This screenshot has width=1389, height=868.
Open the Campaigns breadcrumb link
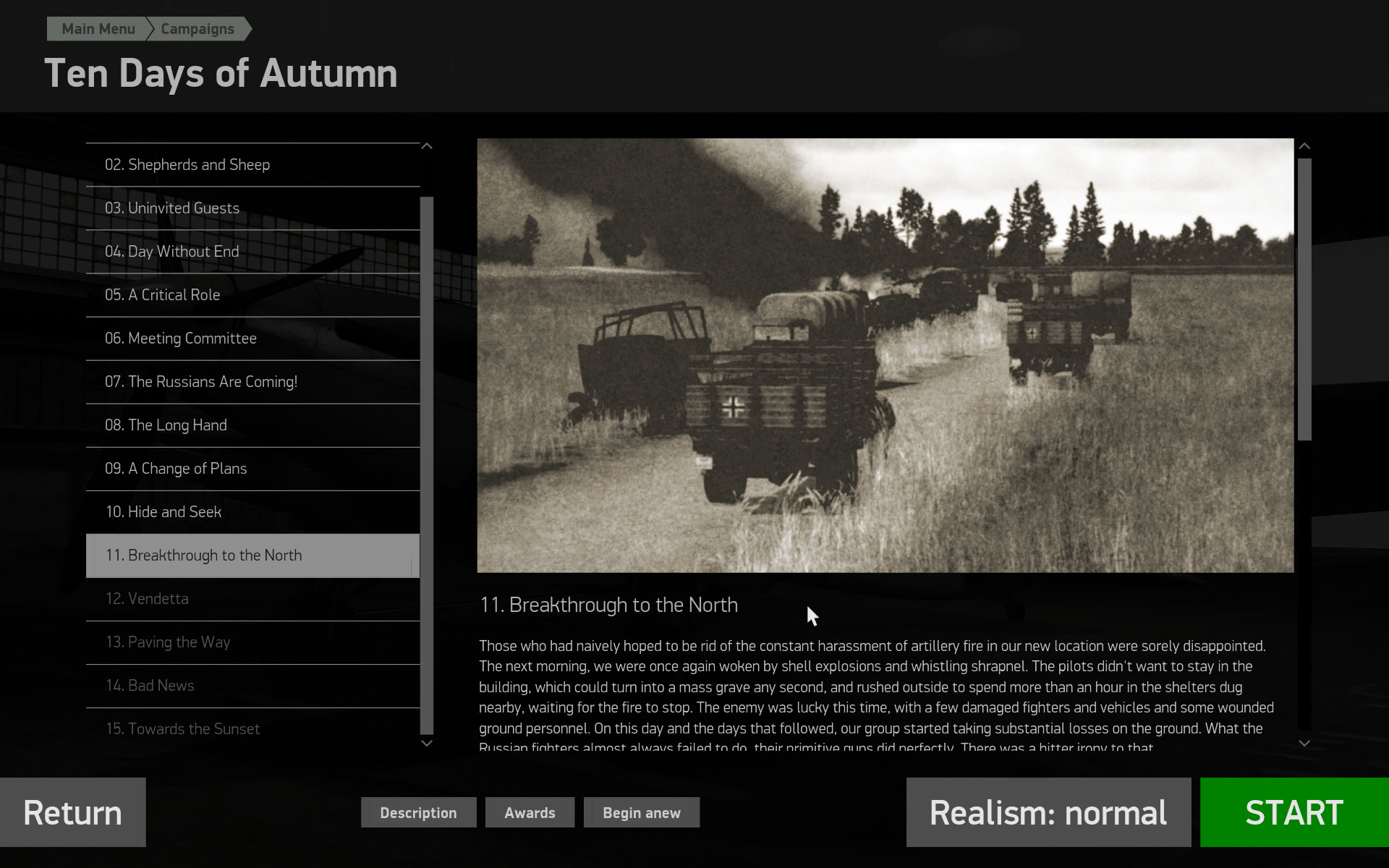[x=197, y=29]
